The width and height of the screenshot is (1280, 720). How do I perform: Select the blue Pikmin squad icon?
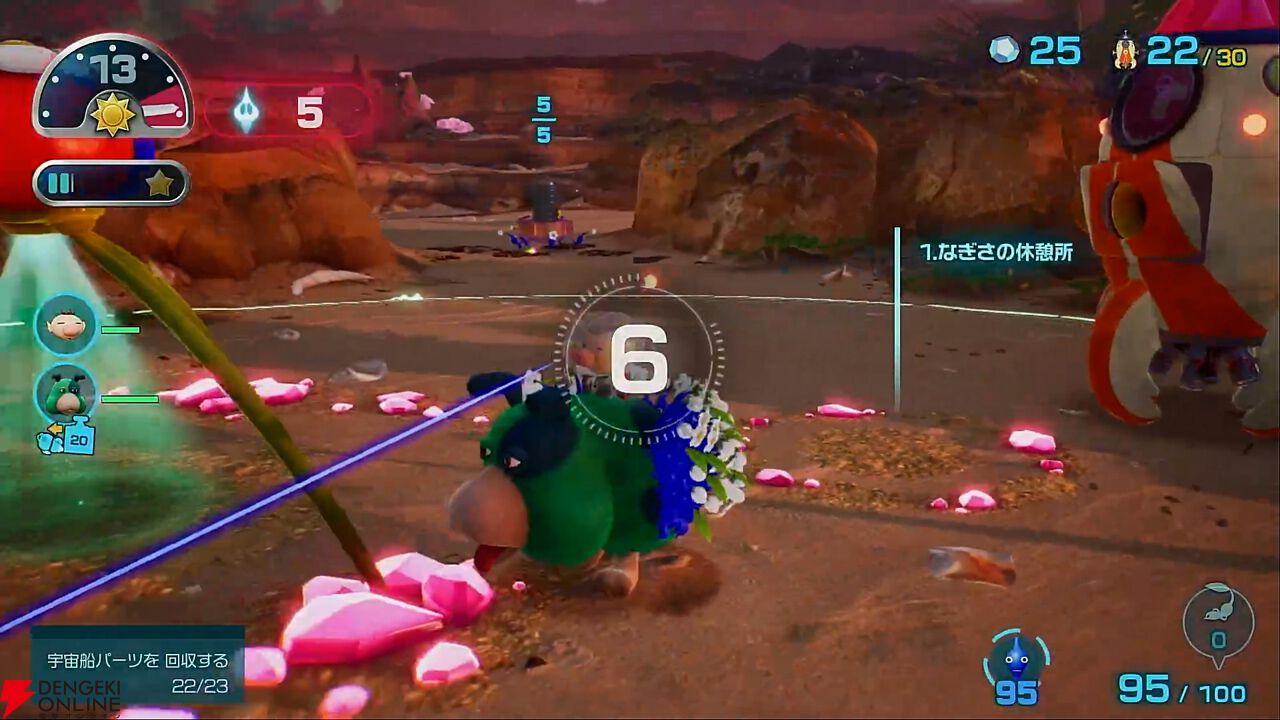tap(1016, 661)
